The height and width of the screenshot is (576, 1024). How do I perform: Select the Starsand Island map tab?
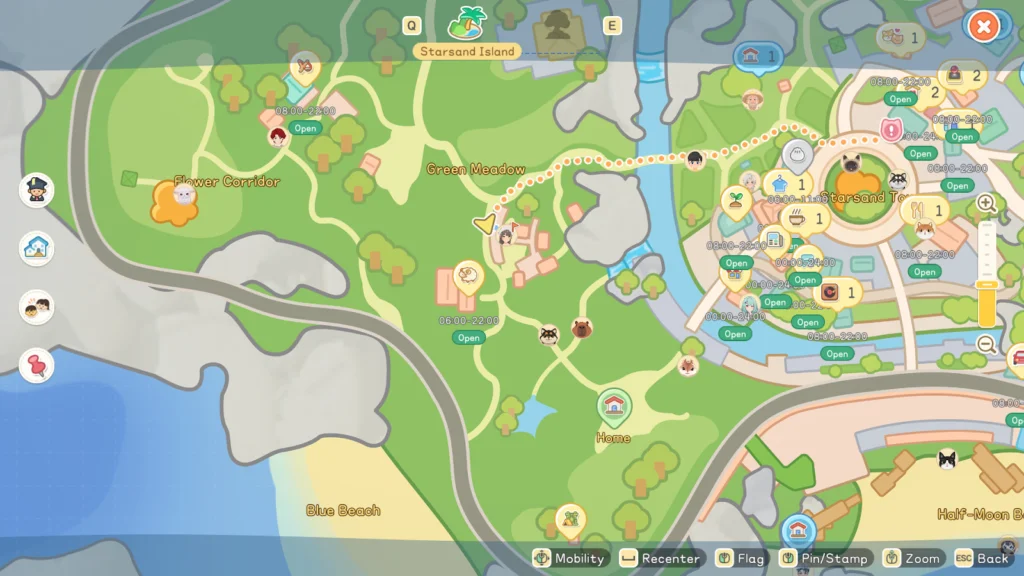point(467,22)
